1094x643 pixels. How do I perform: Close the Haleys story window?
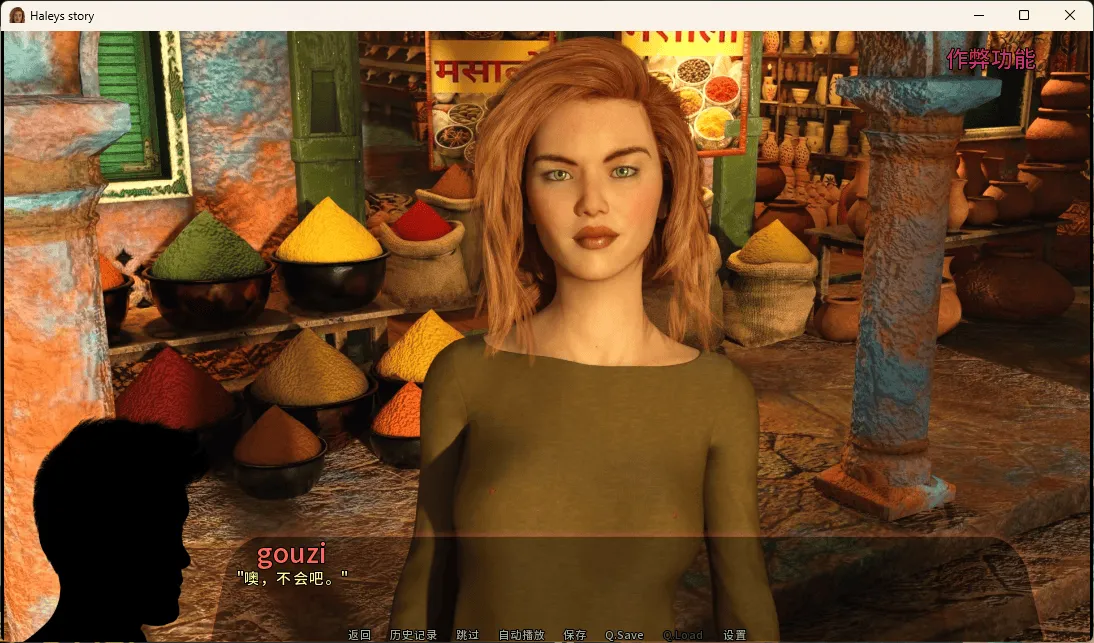tap(1070, 15)
